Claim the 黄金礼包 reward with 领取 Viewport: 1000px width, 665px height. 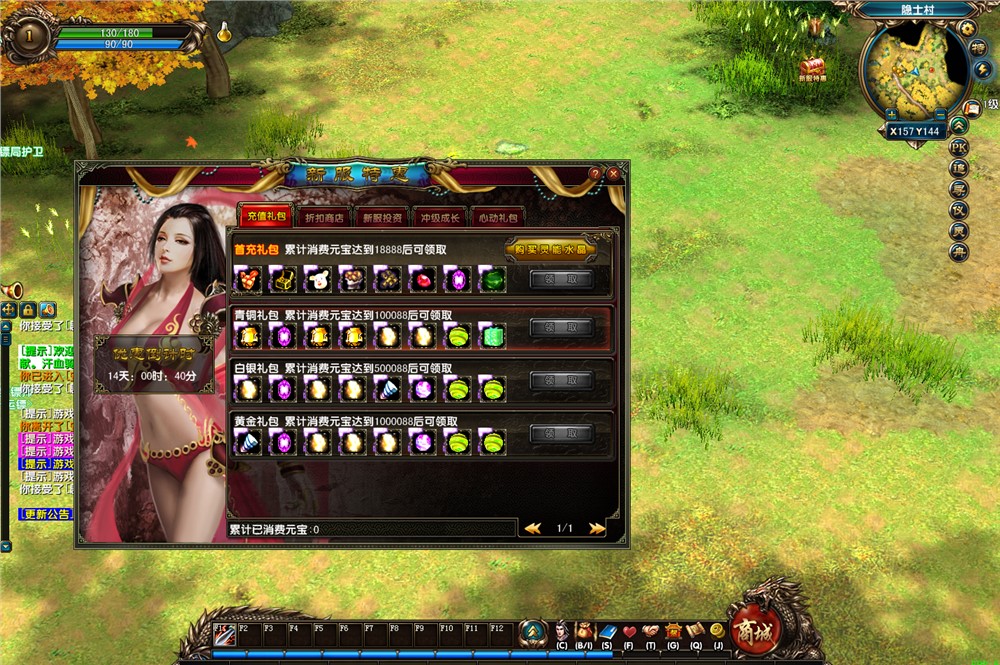click(562, 433)
